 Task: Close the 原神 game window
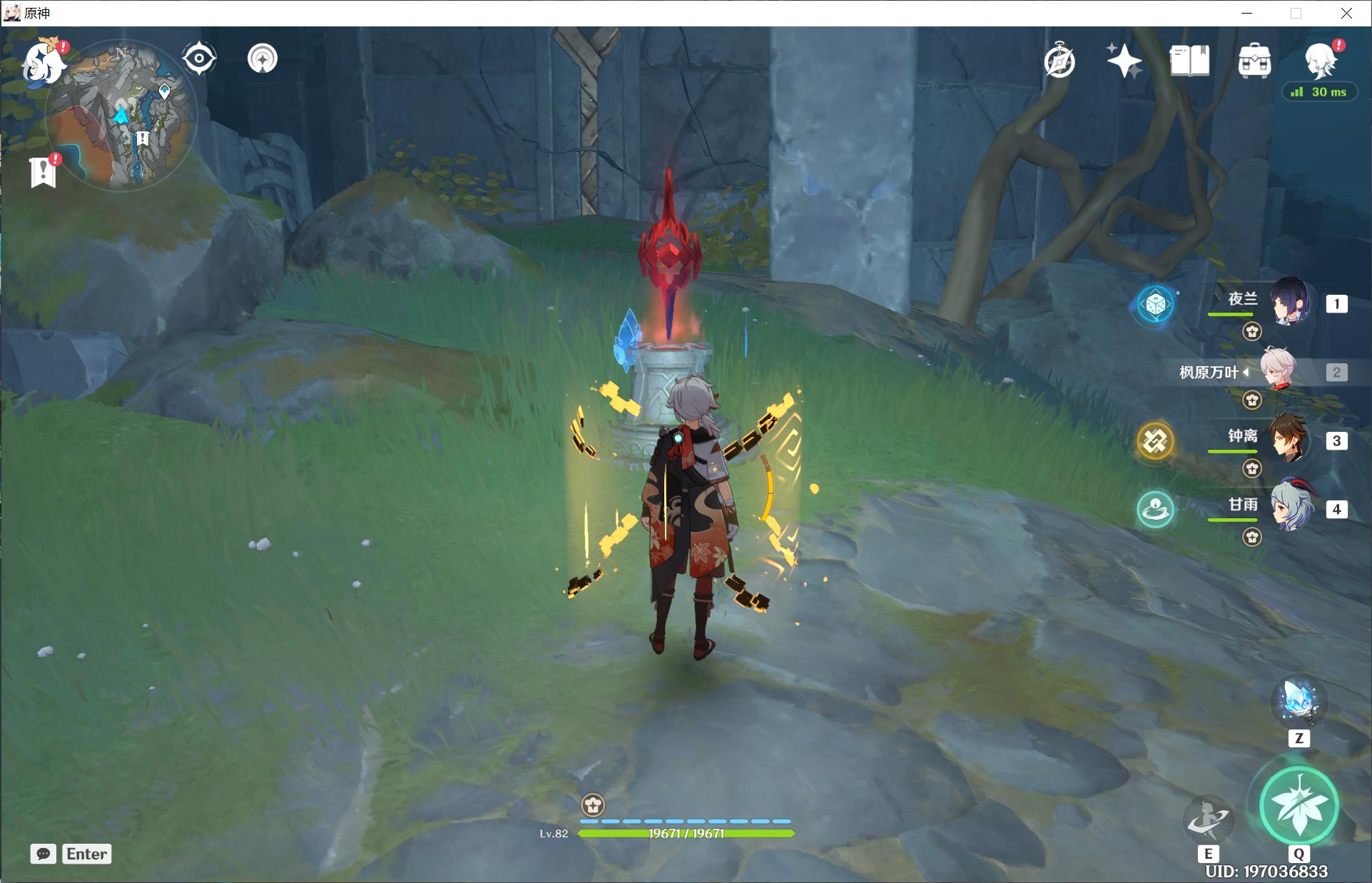1346,13
